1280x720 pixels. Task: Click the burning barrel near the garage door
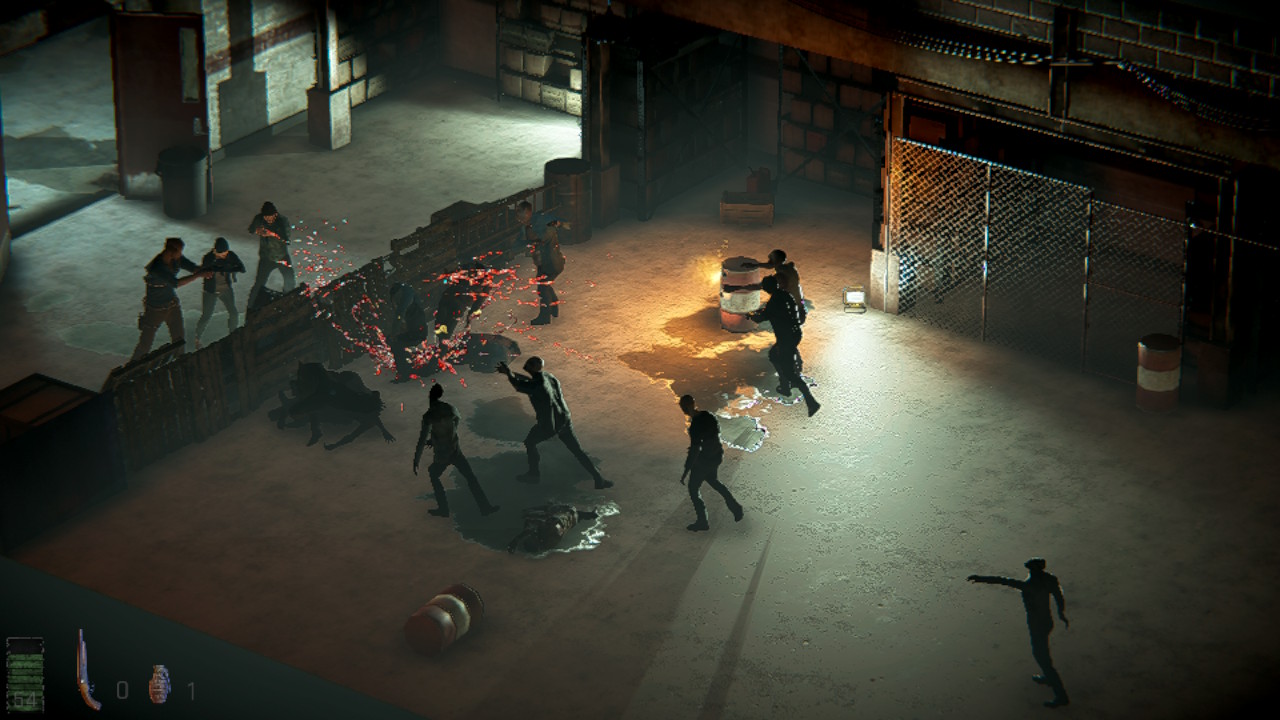740,295
